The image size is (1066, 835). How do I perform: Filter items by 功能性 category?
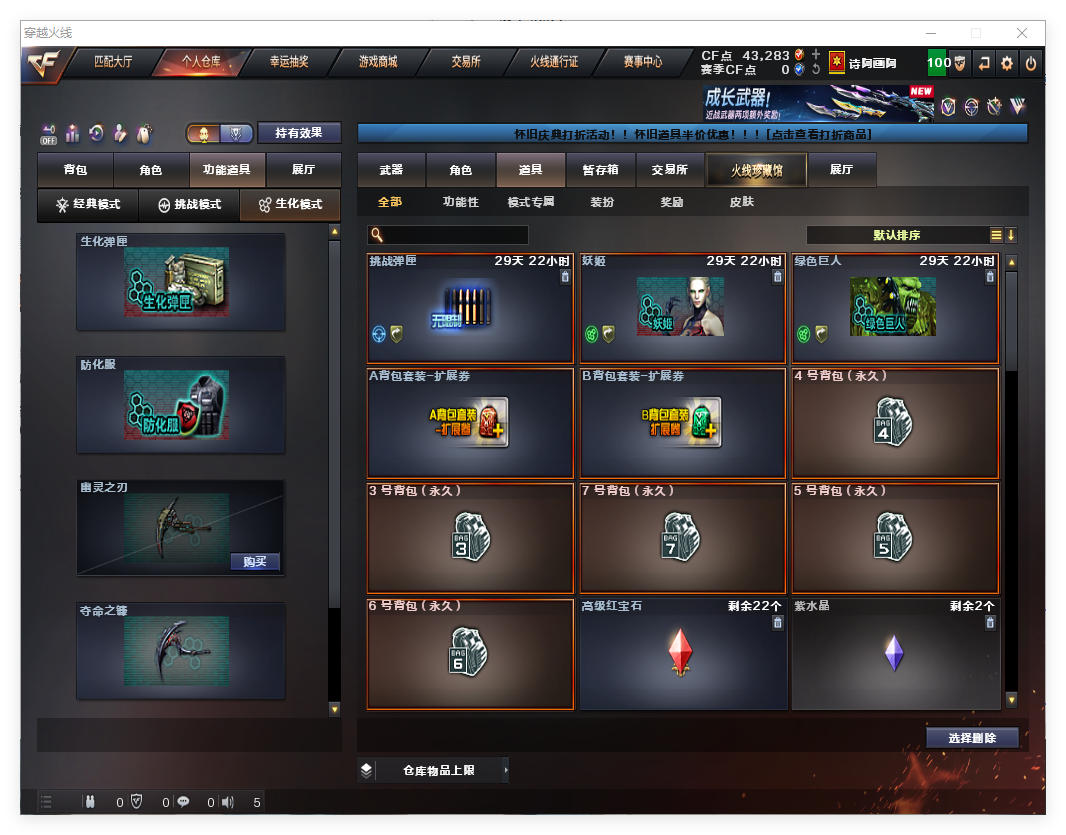460,202
